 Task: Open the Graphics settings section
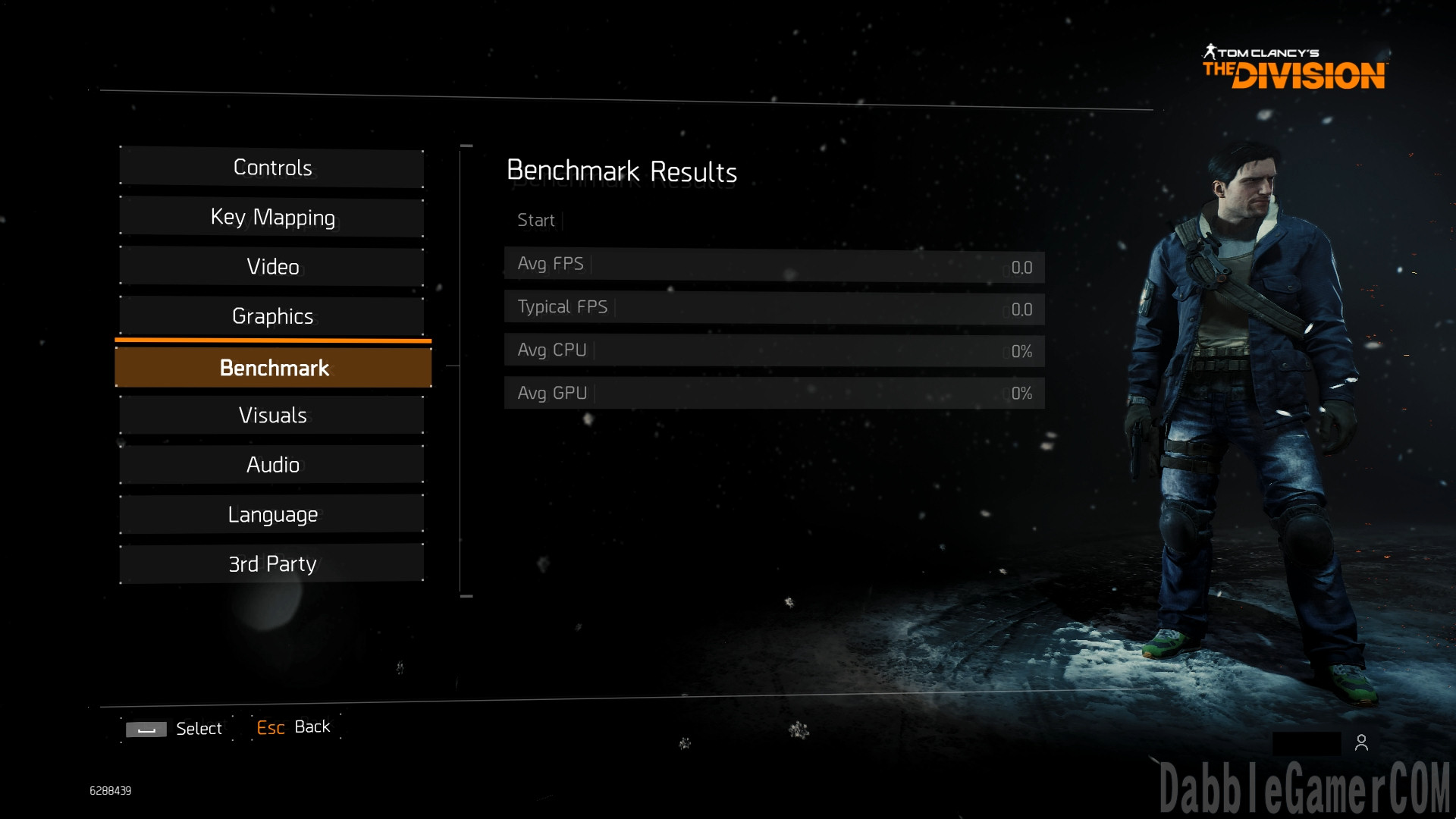tap(272, 316)
